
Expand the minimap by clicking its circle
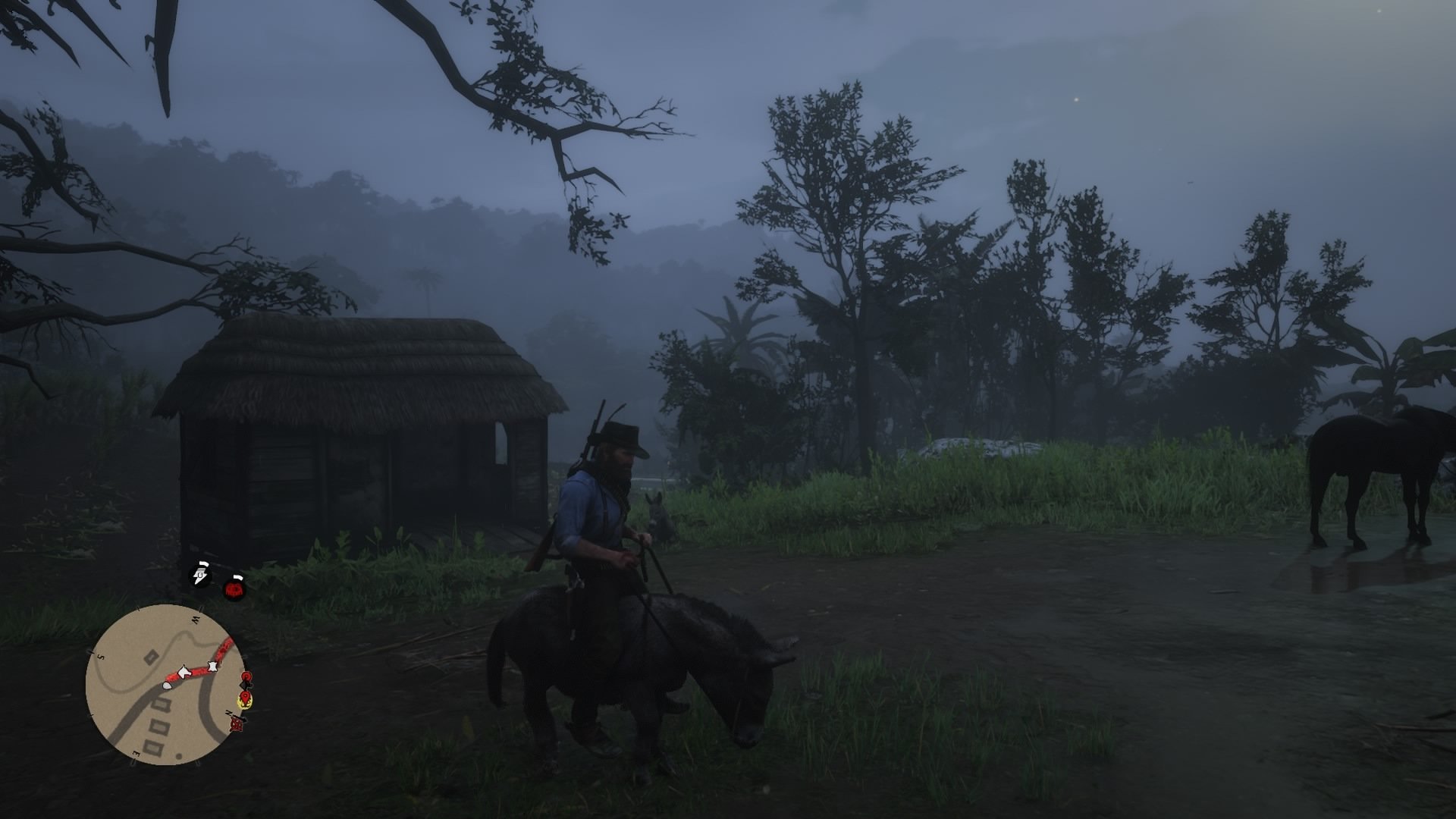pos(171,682)
